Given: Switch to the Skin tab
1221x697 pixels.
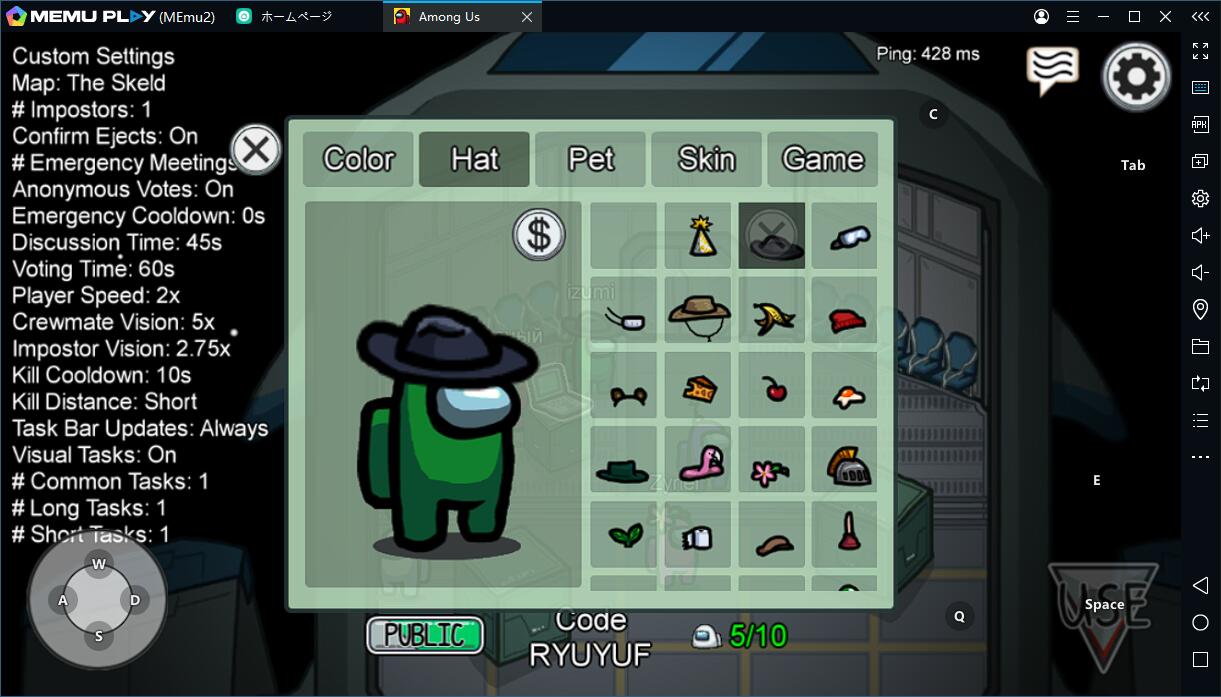Looking at the screenshot, I should point(706,159).
